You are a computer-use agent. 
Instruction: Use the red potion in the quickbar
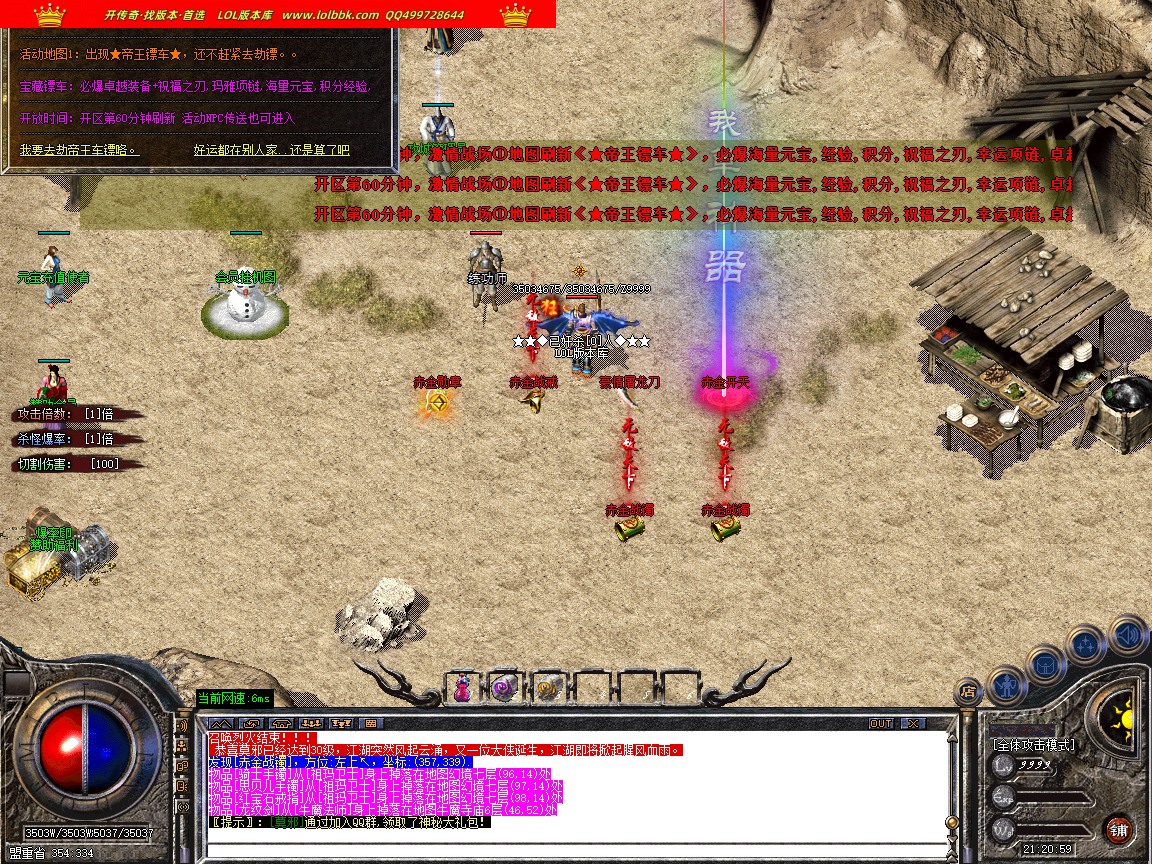(463, 687)
